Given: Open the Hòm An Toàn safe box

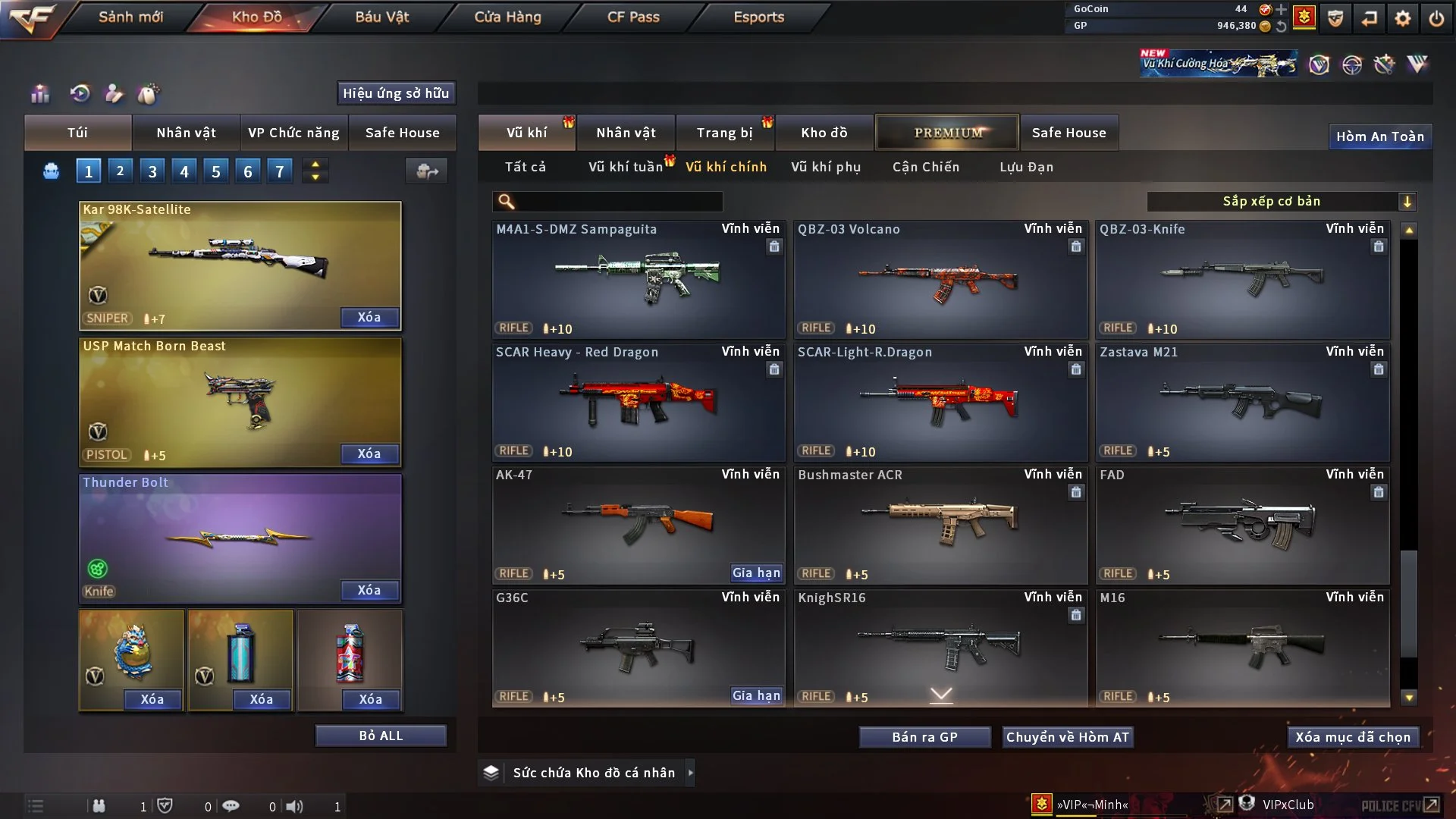Looking at the screenshot, I should click(x=1379, y=136).
